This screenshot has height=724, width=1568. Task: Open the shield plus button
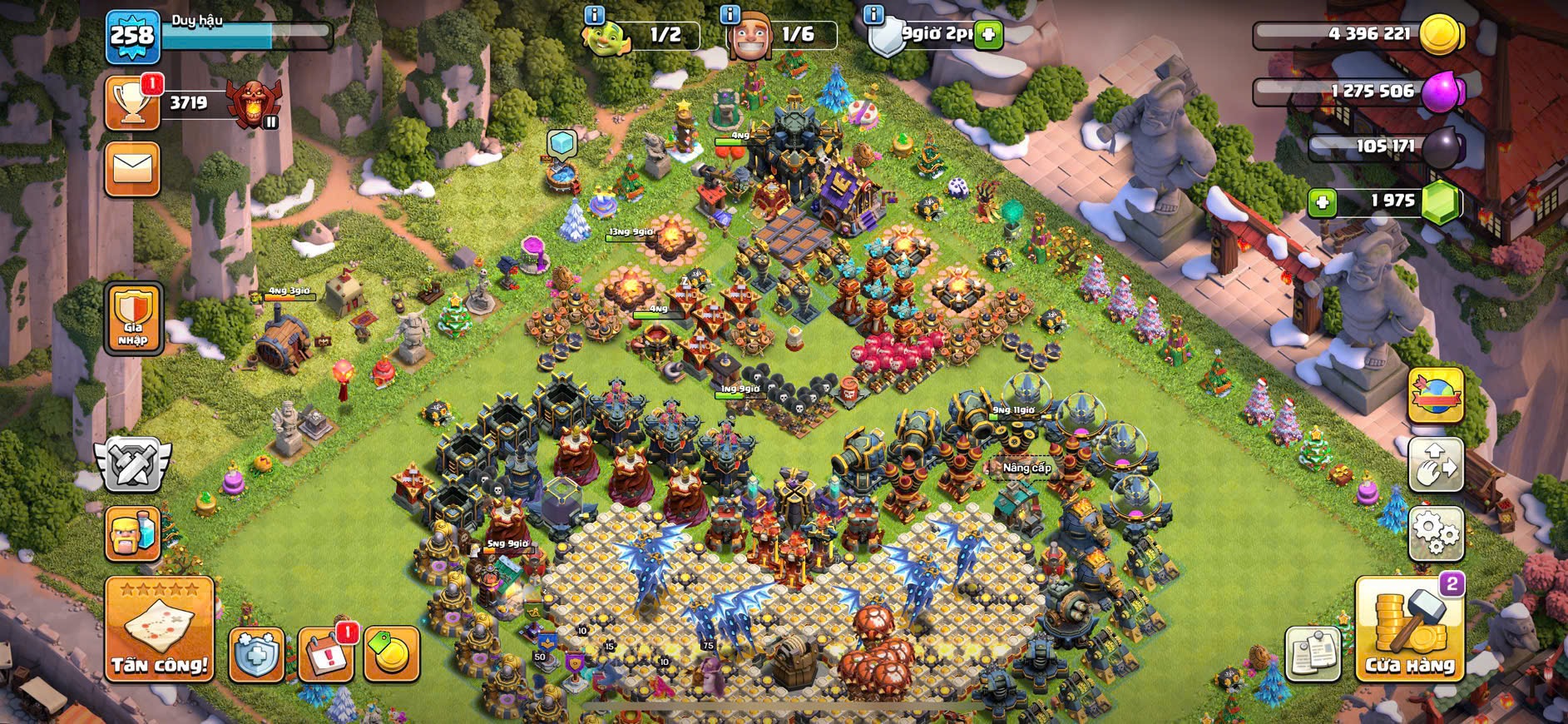click(256, 655)
